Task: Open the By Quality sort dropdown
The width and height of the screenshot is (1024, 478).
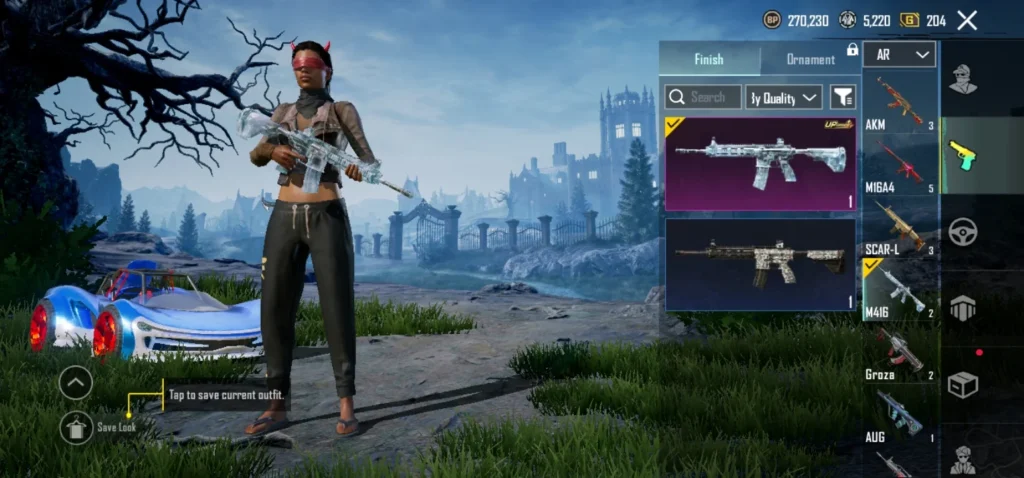Action: pyautogui.click(x=784, y=97)
